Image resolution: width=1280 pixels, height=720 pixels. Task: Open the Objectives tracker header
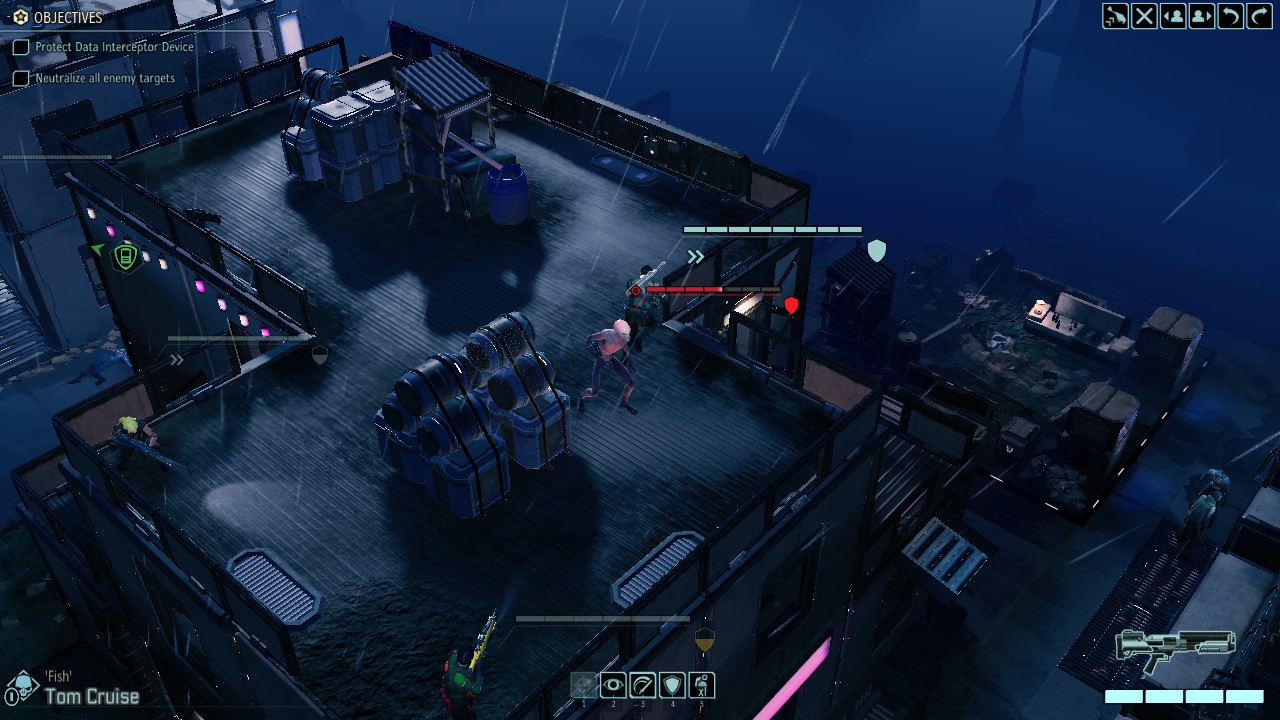58,17
